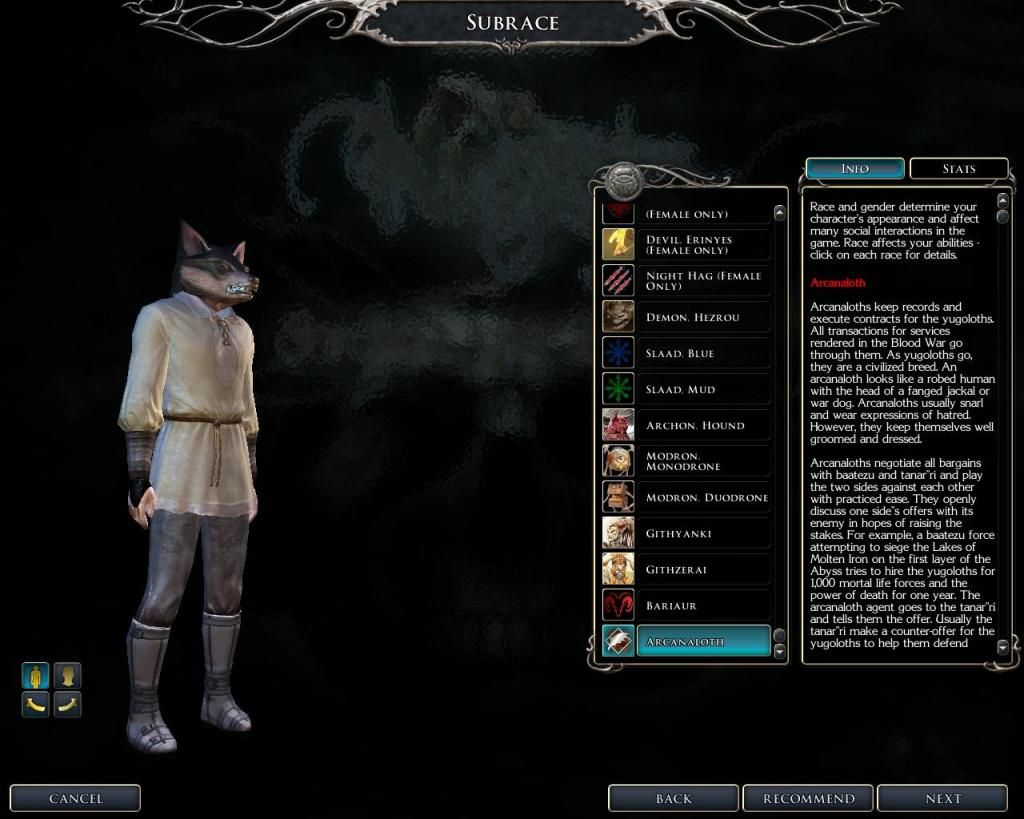
Task: Switch to the Stats tab
Action: point(958,169)
